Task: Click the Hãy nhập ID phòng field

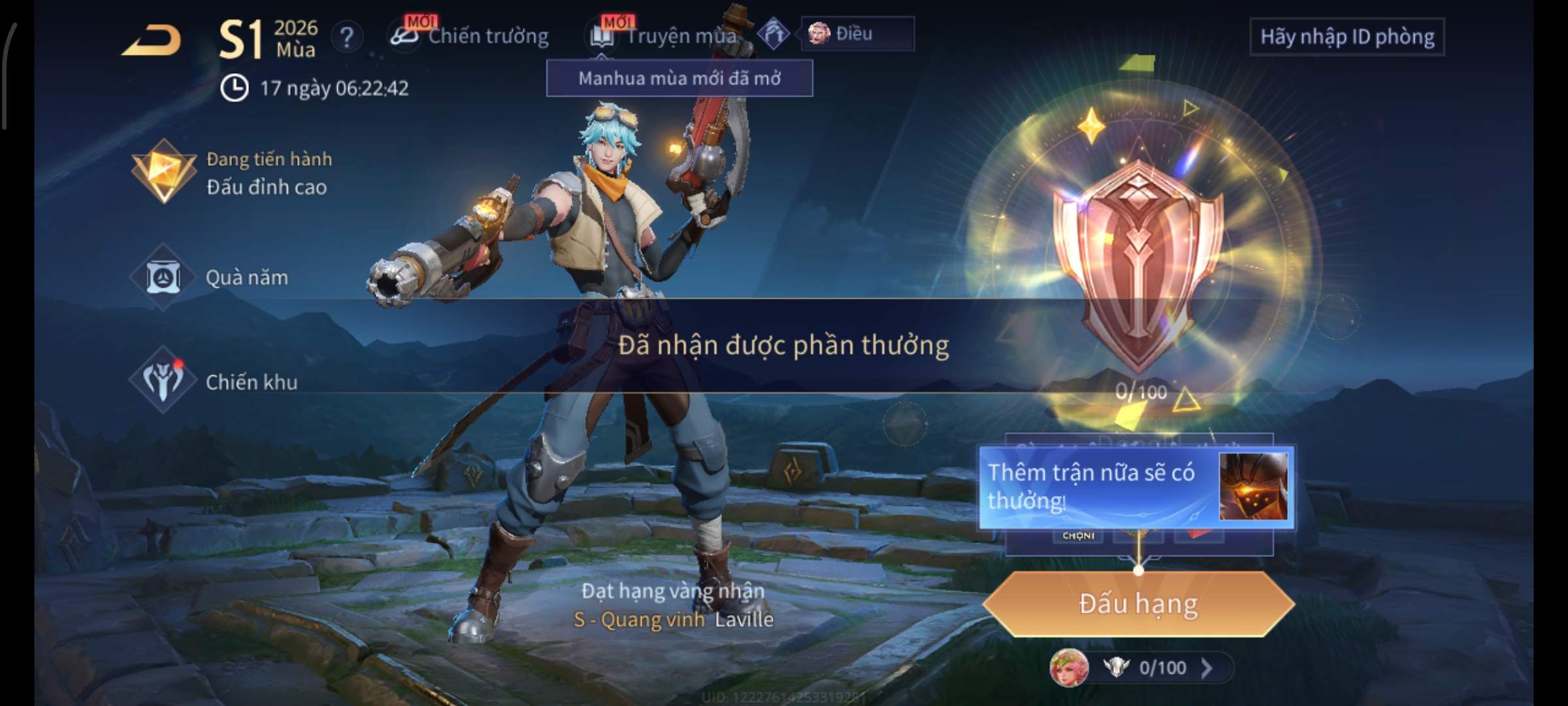Action: point(1347,37)
